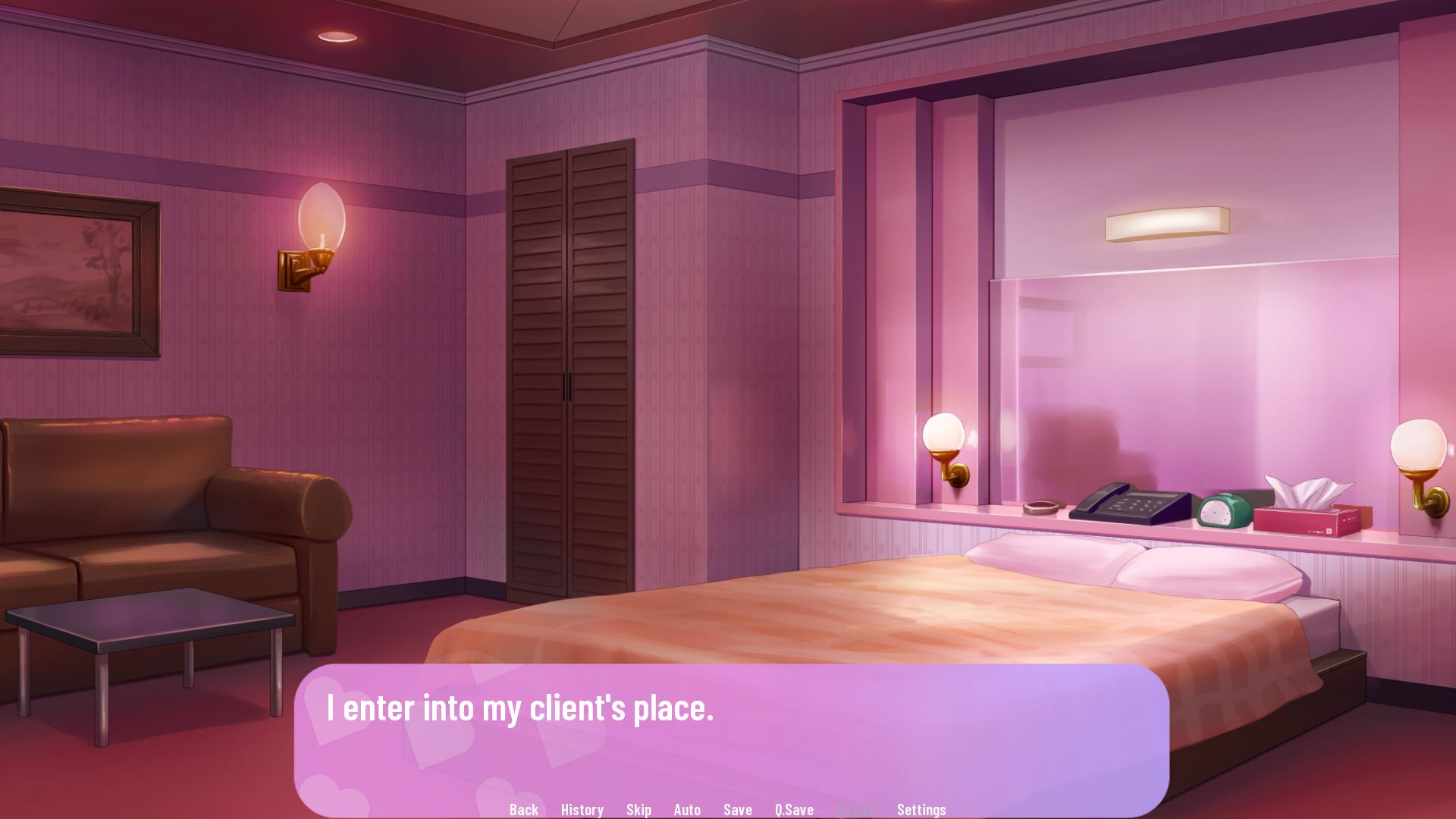Activate Skip mode in the quick menu

(639, 809)
